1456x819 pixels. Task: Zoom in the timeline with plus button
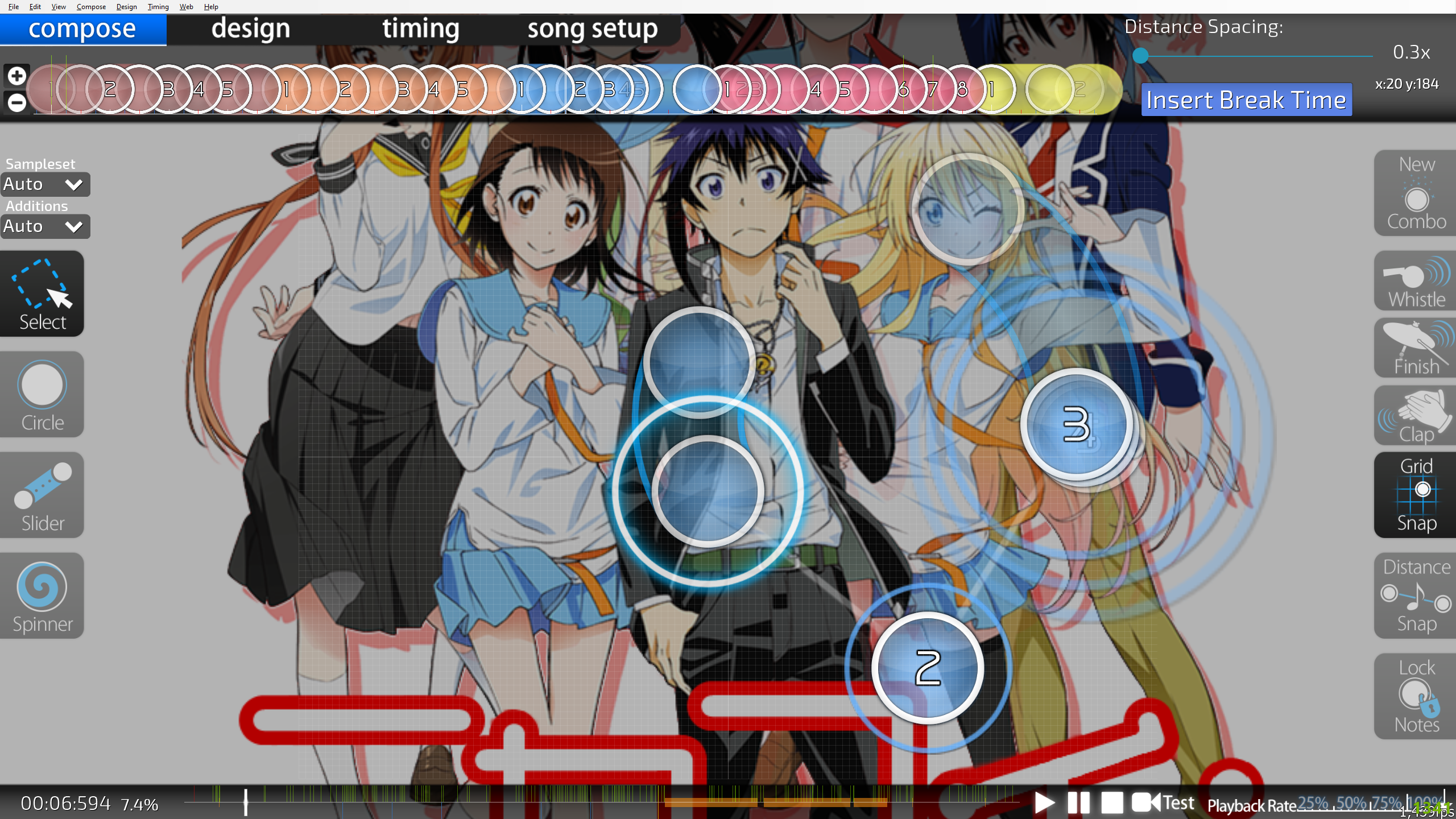pos(16,76)
